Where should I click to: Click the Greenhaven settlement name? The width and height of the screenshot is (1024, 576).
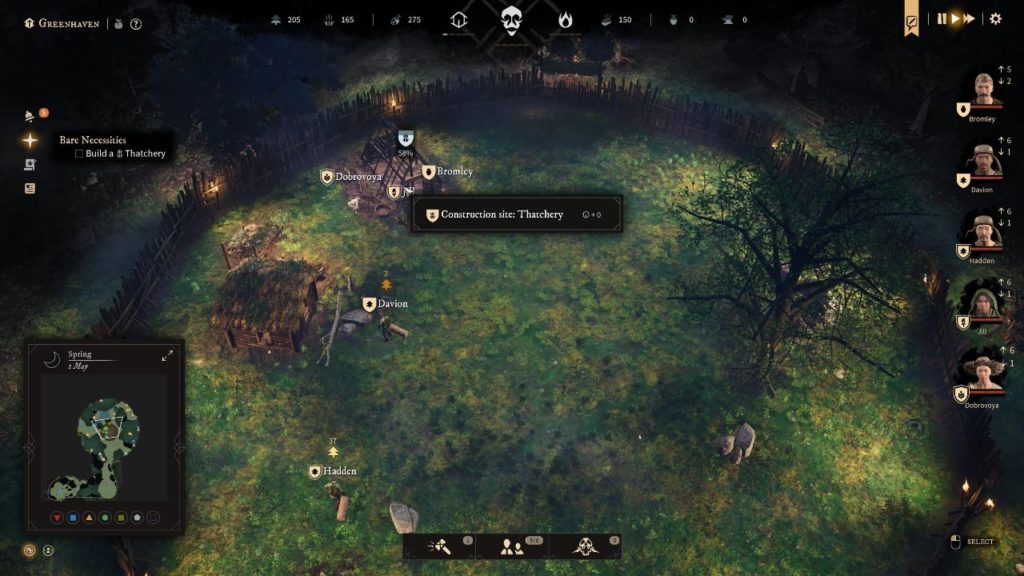(68, 23)
